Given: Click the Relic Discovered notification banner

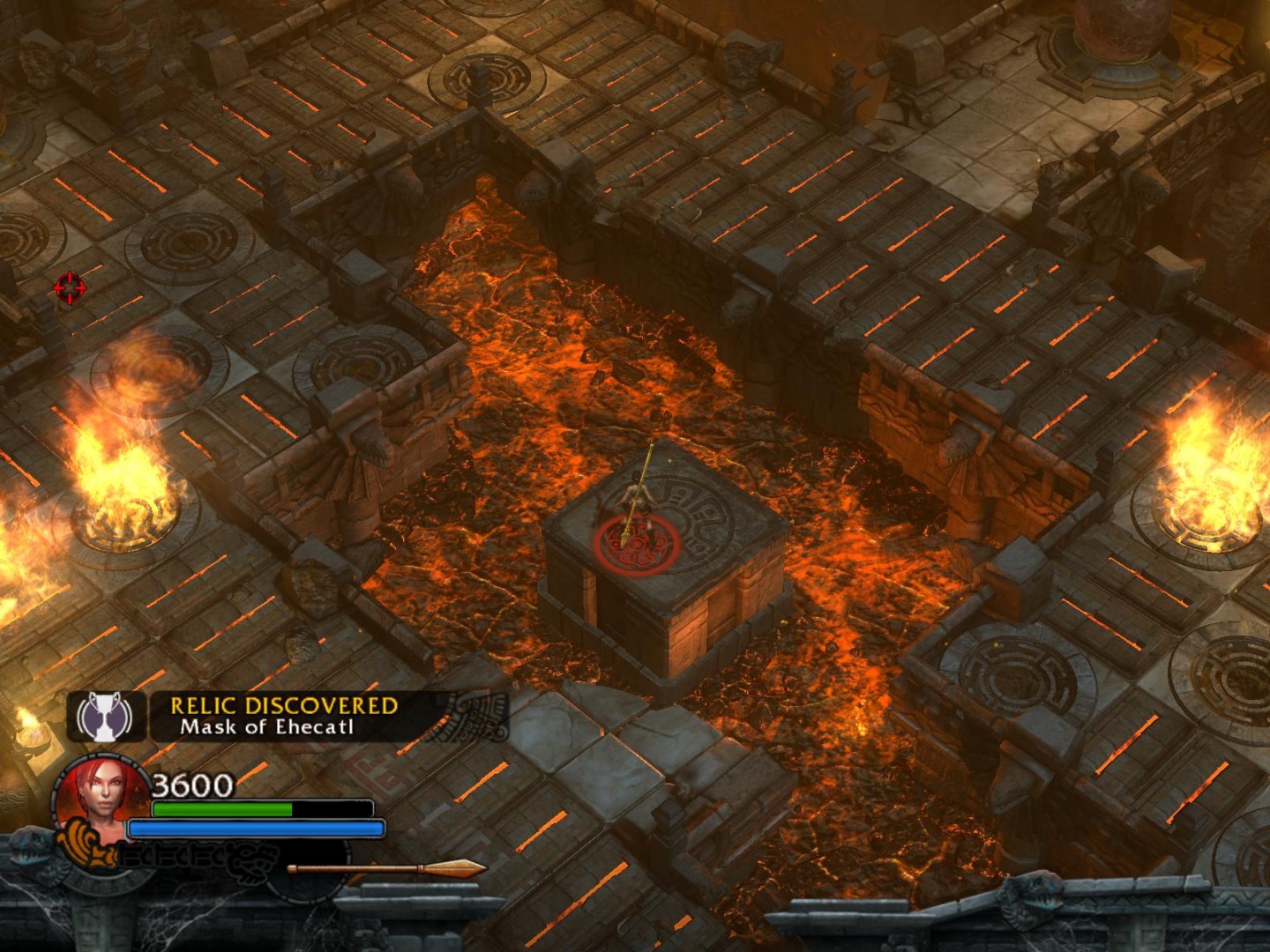Looking at the screenshot, I should pyautogui.click(x=284, y=716).
